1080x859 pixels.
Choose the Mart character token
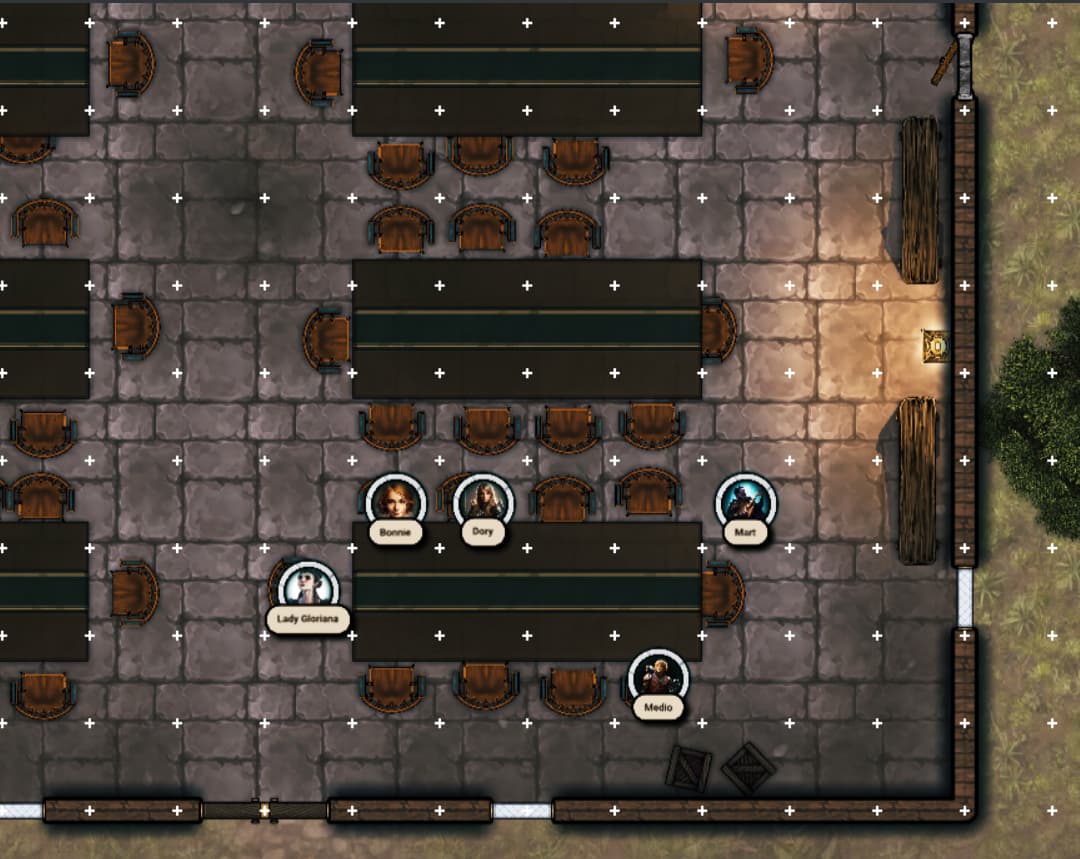click(x=745, y=502)
